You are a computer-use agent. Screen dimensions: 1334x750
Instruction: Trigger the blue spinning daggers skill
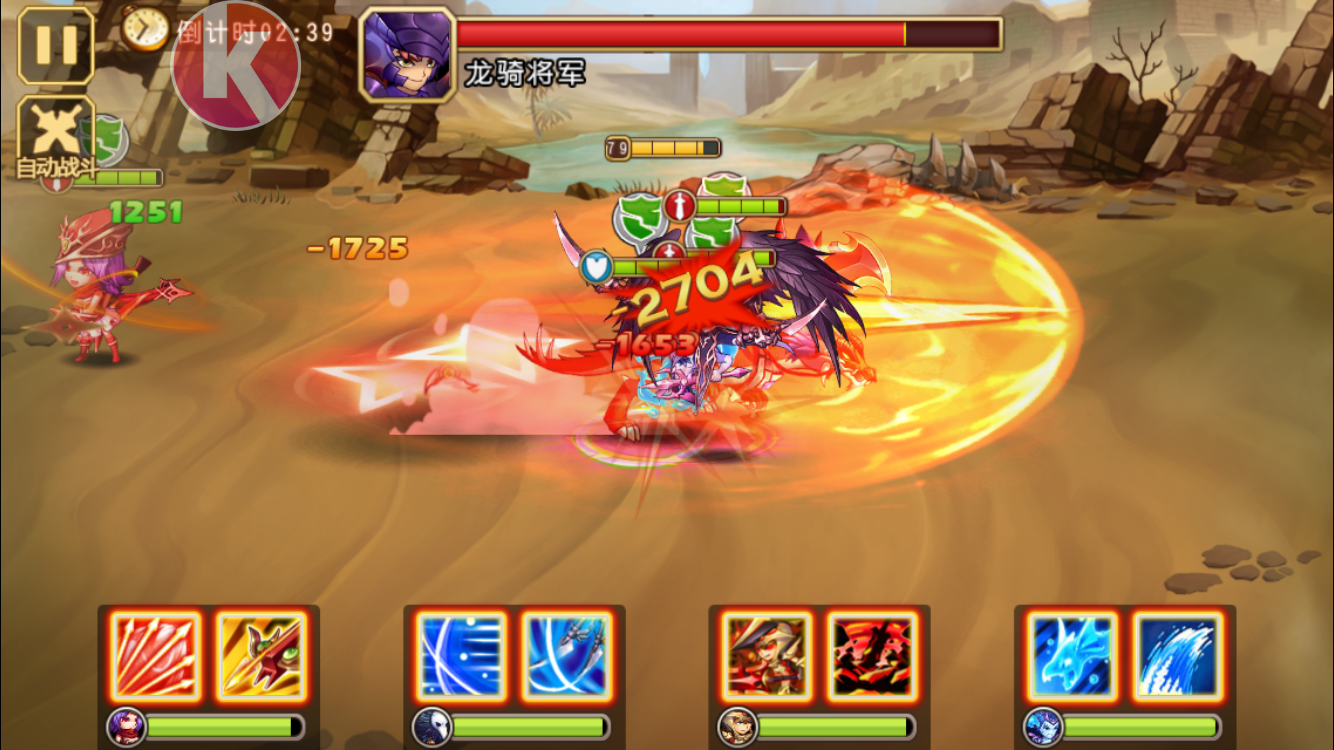click(x=566, y=655)
